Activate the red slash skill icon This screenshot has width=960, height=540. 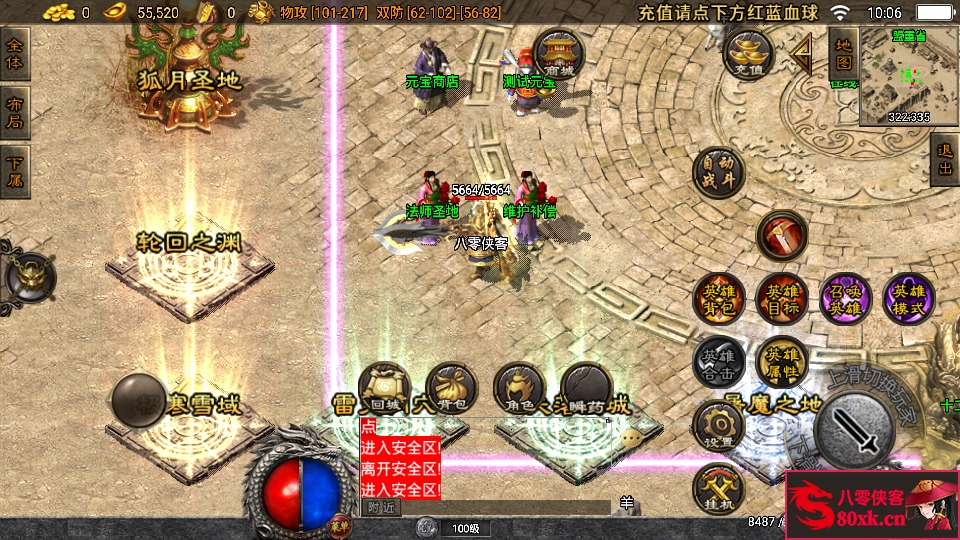pos(782,237)
